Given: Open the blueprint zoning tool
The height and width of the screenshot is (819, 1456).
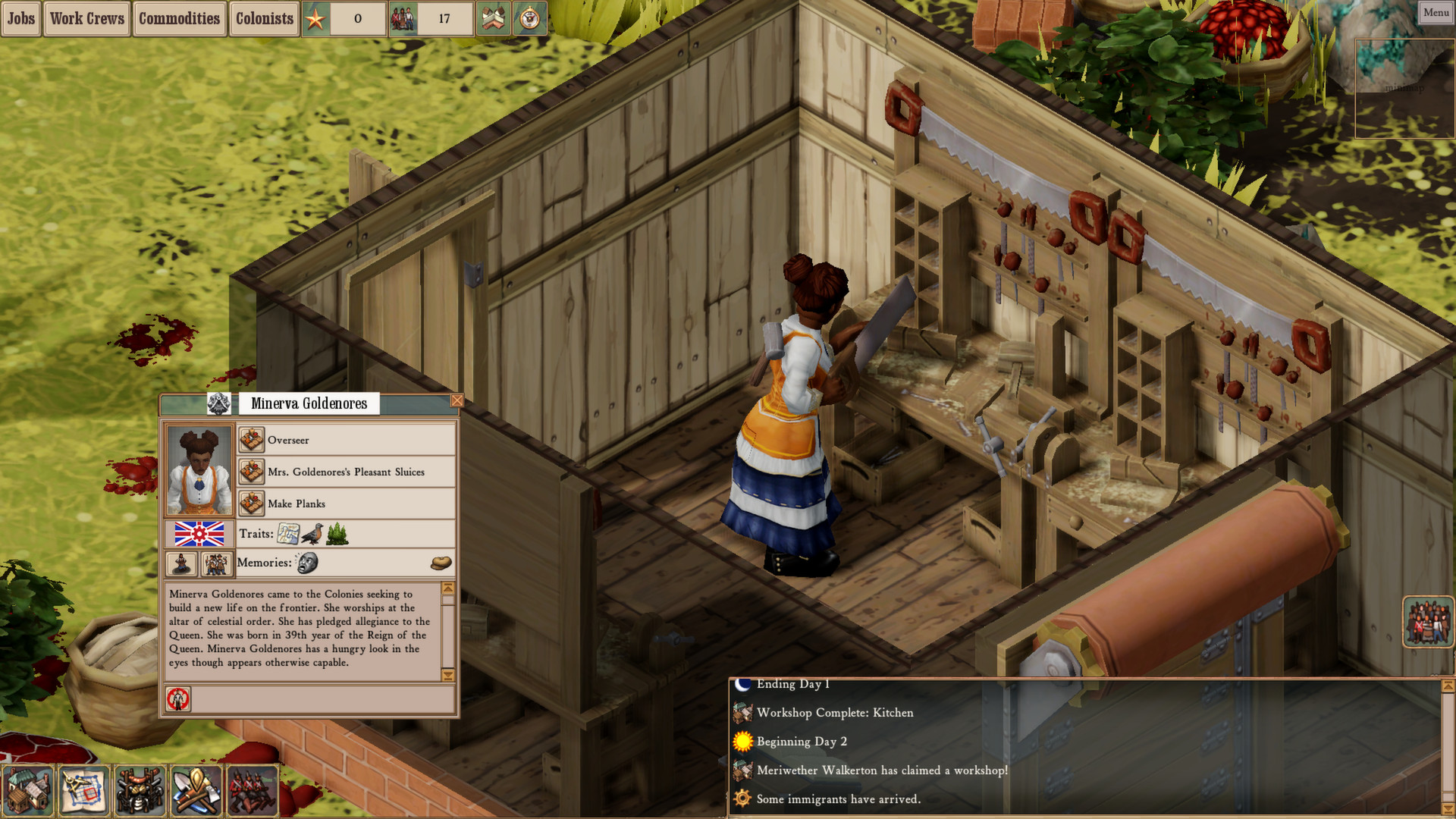Looking at the screenshot, I should pos(83,791).
